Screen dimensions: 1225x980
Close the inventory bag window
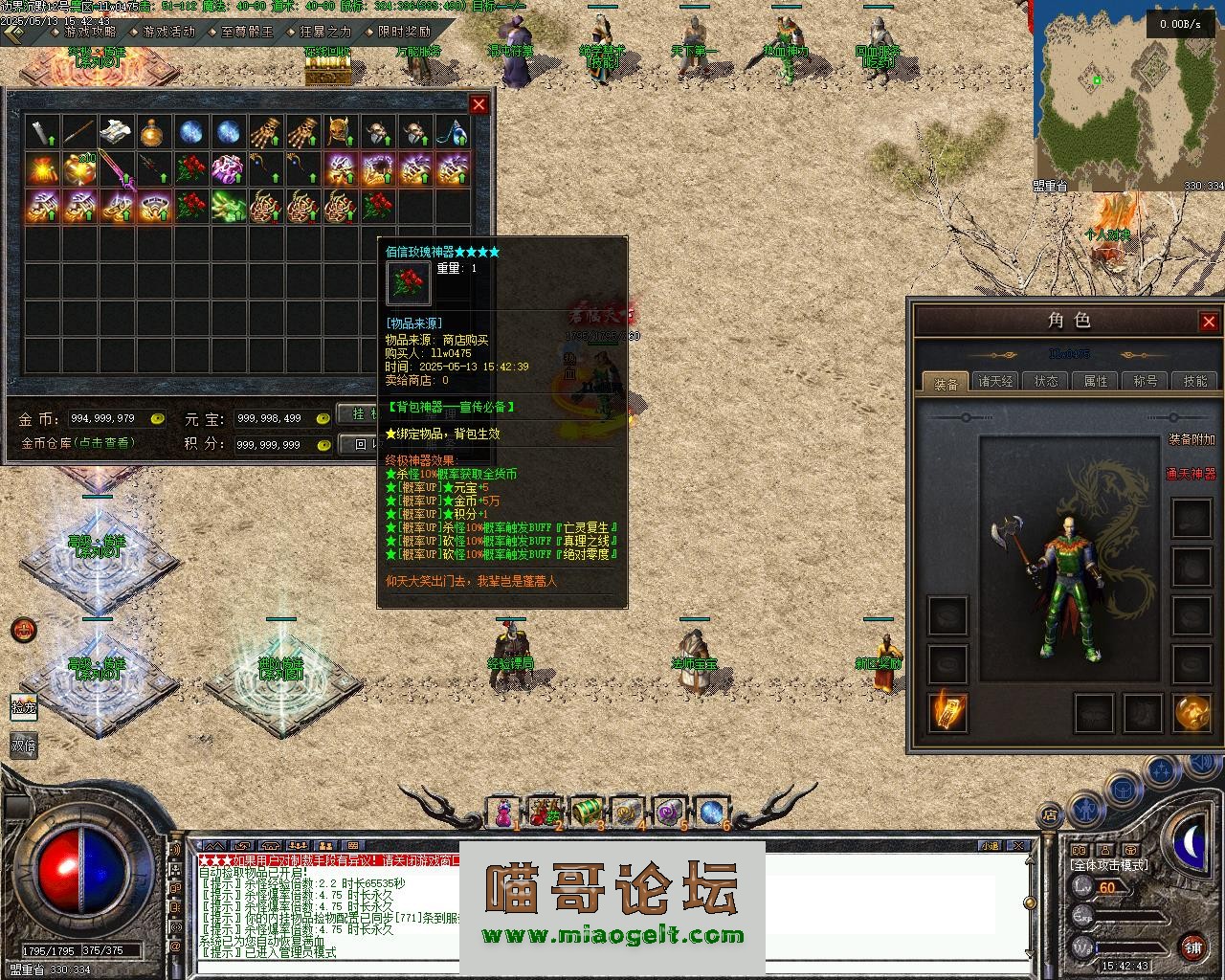tap(479, 104)
